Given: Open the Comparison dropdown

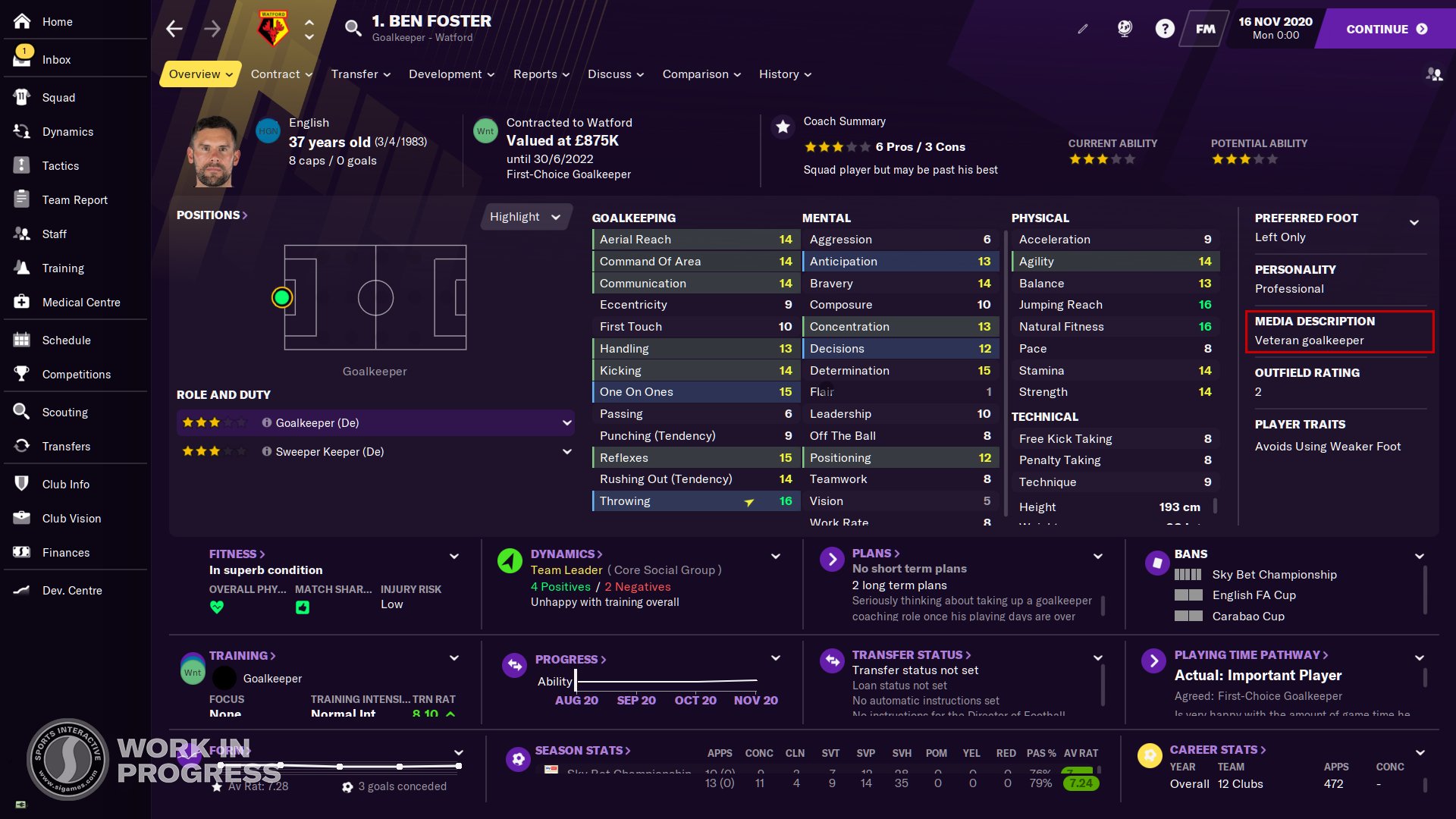Looking at the screenshot, I should point(701,74).
